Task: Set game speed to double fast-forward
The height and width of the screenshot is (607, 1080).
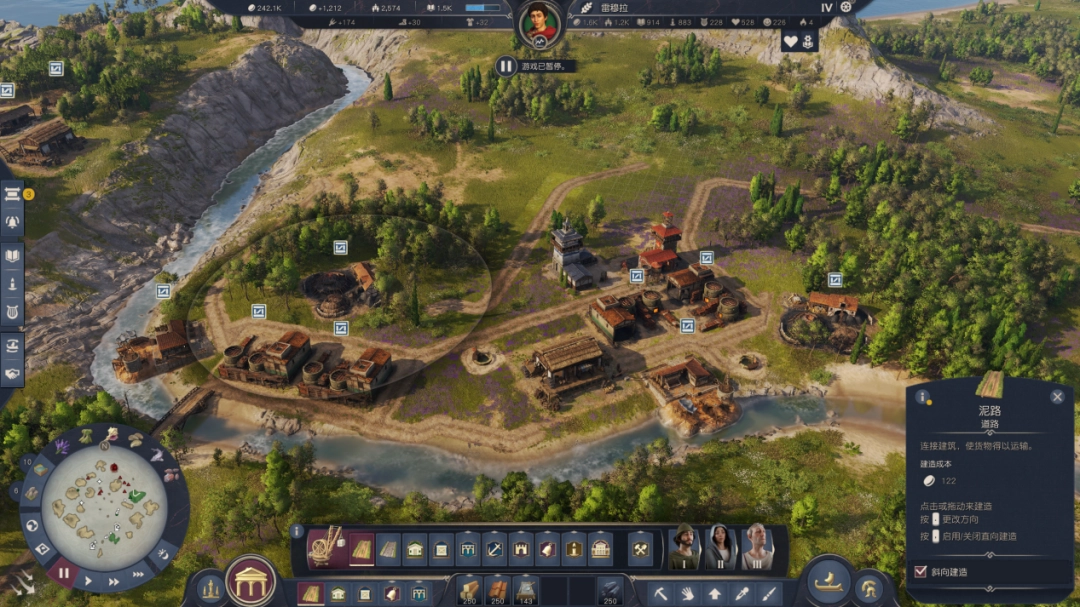Action: point(113,581)
